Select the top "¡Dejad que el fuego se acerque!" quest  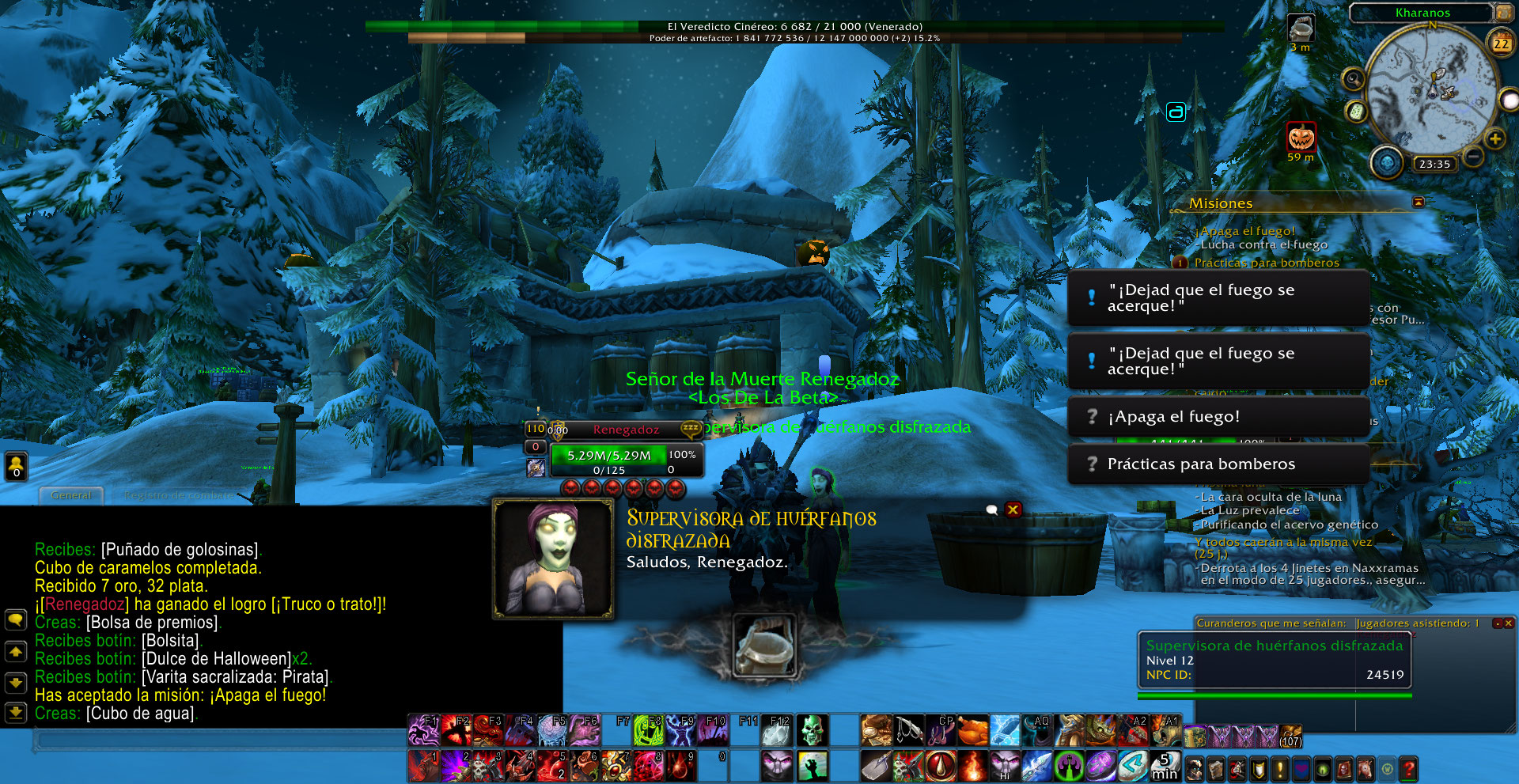pyautogui.click(x=1218, y=297)
